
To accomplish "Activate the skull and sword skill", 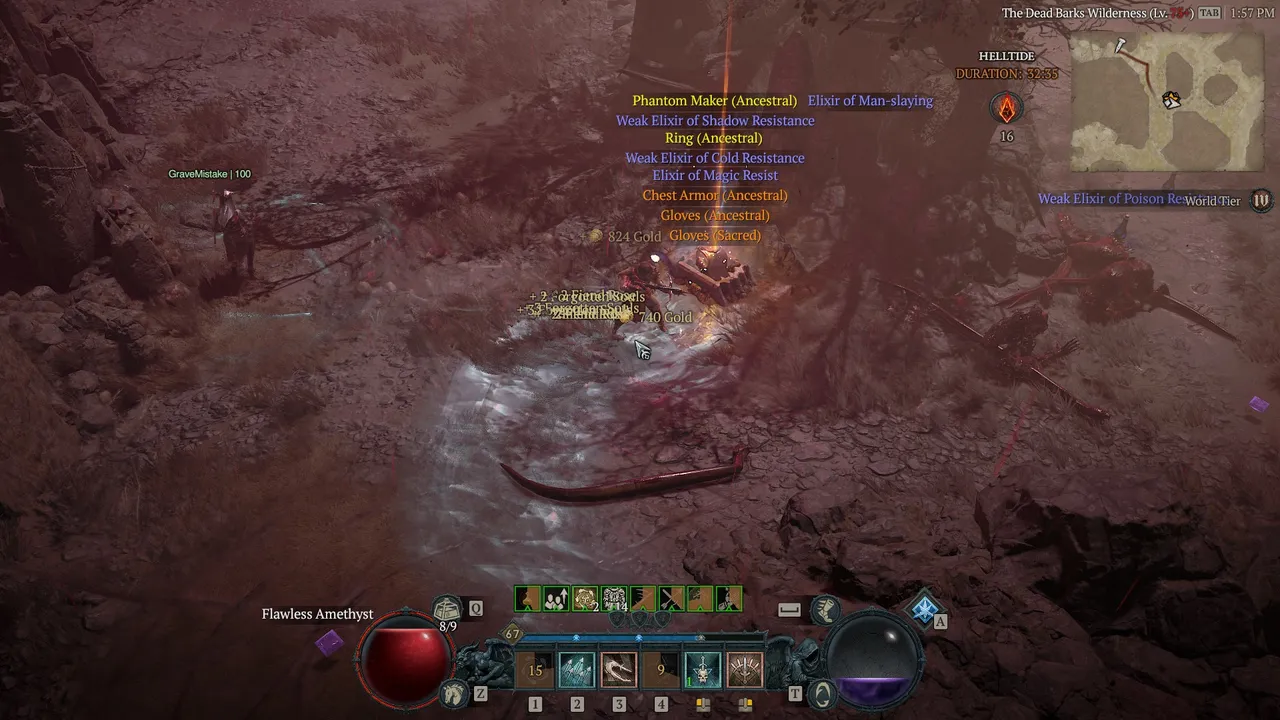I will [703, 671].
